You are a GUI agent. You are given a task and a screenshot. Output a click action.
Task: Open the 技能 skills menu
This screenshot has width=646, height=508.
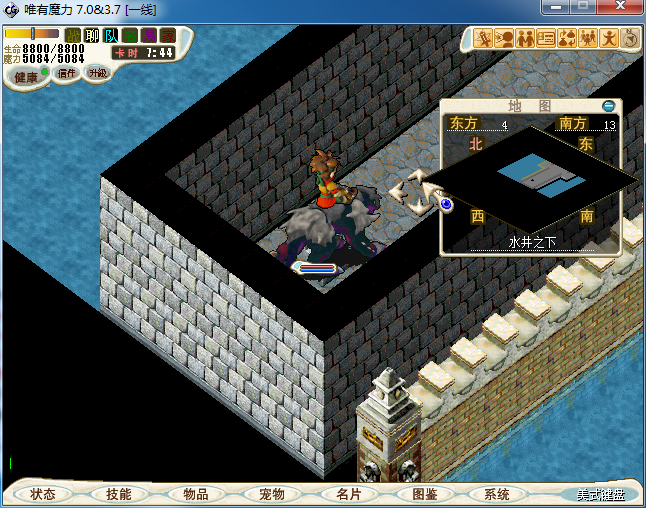[x=118, y=494]
